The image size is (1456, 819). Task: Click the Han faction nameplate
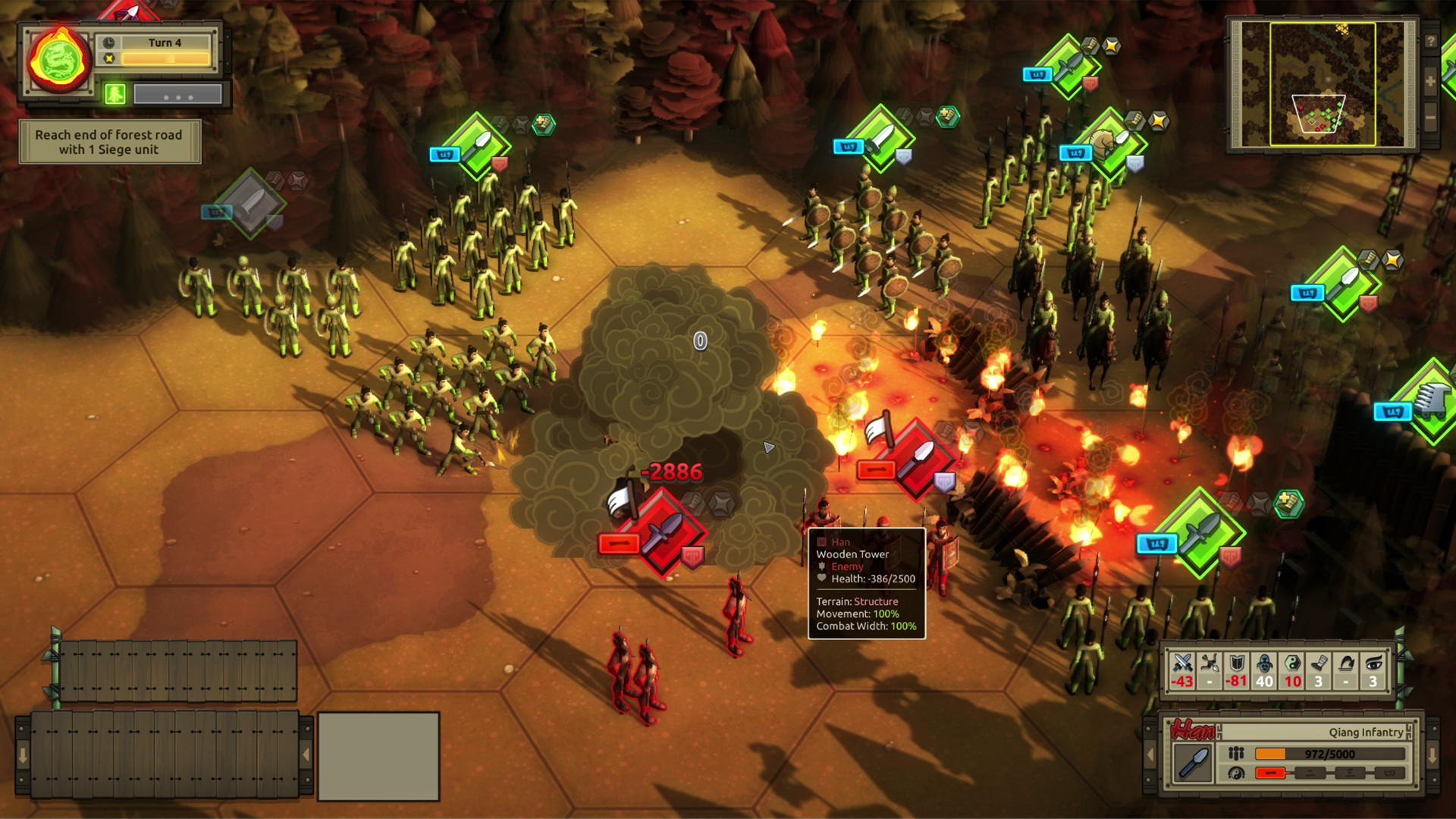(x=1193, y=730)
